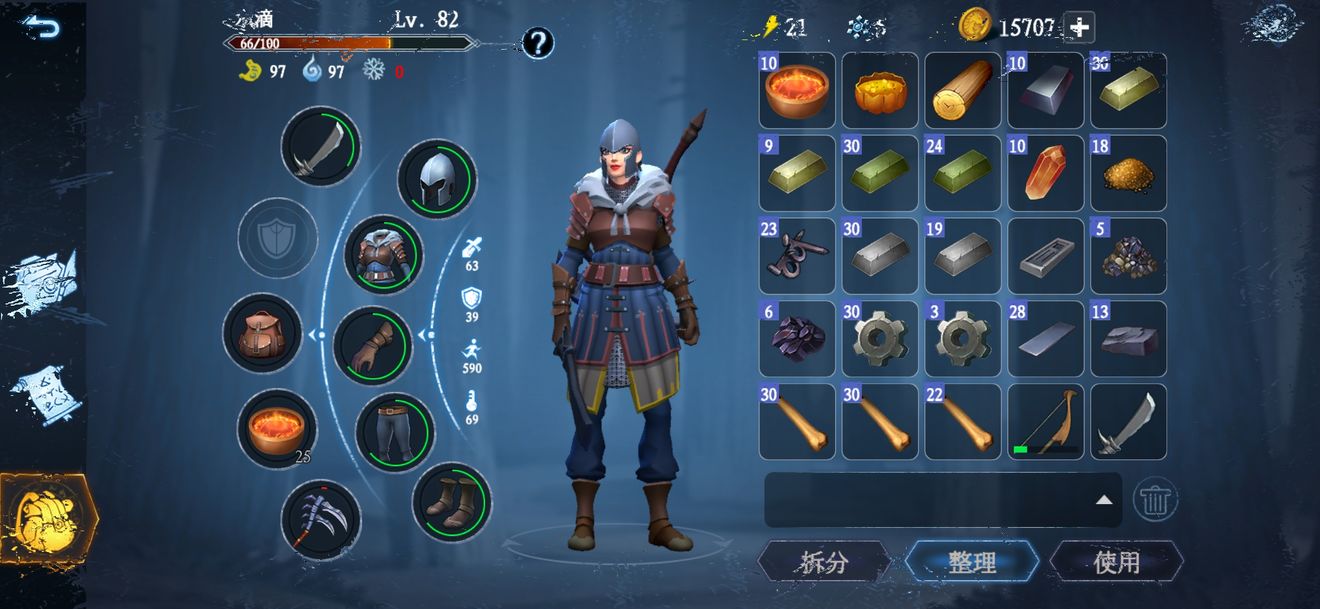Image resolution: width=1320 pixels, height=609 pixels.
Task: Tap the 拆分 split button
Action: point(824,562)
